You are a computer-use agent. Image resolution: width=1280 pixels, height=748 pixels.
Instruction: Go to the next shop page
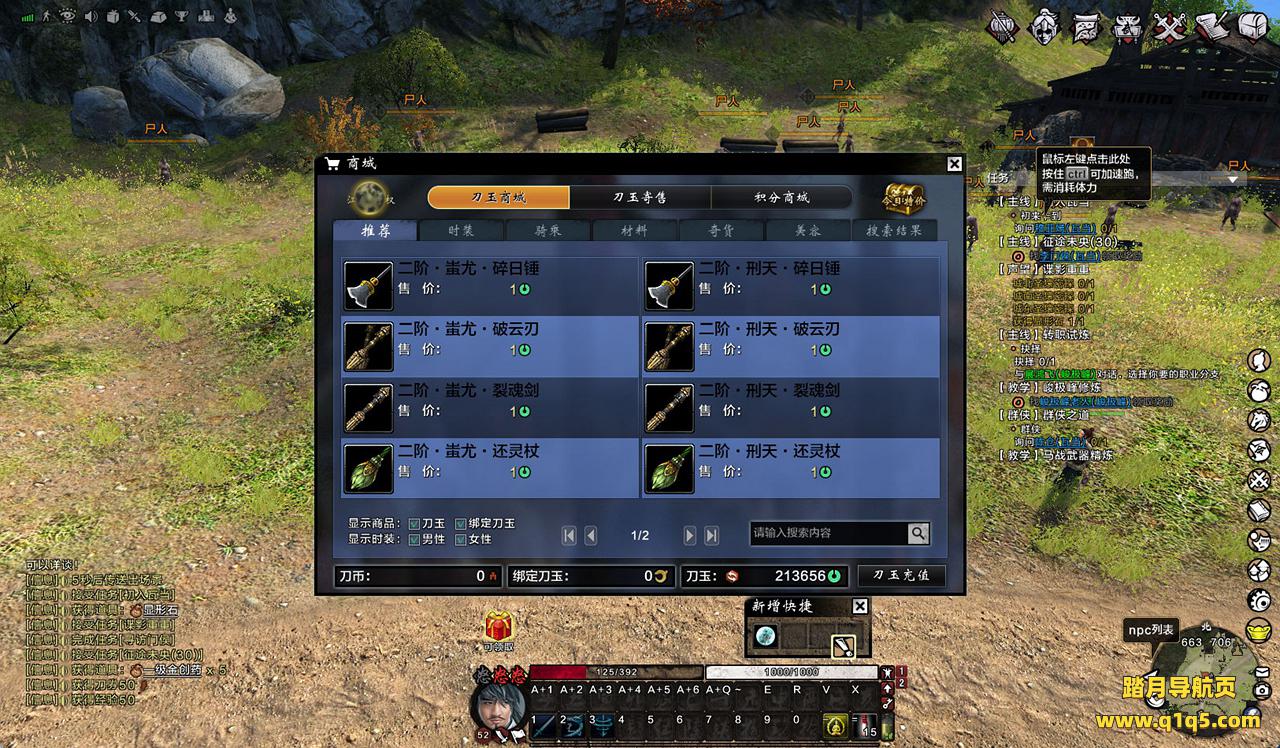coord(690,536)
